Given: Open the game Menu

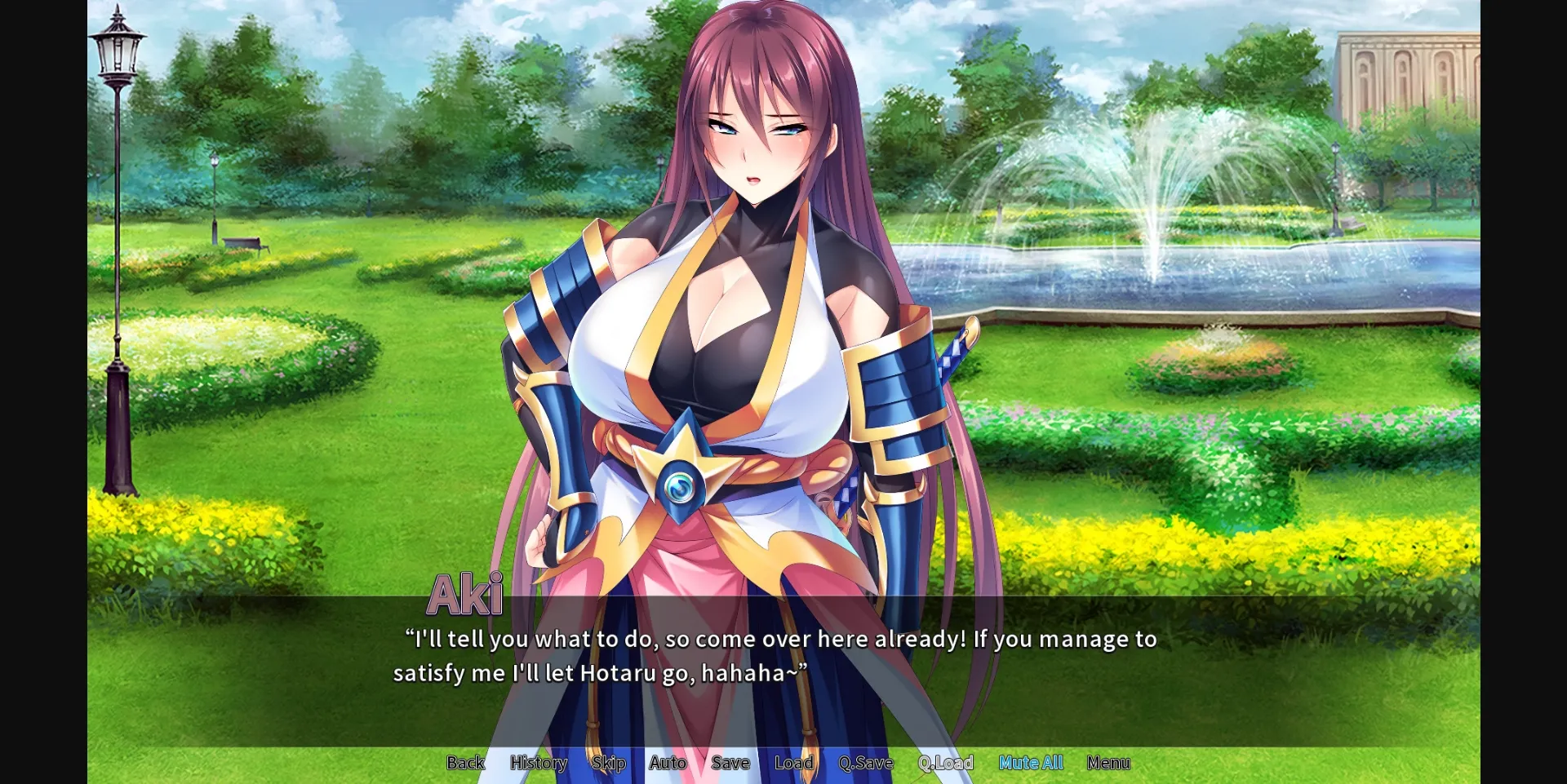Looking at the screenshot, I should click(1108, 763).
